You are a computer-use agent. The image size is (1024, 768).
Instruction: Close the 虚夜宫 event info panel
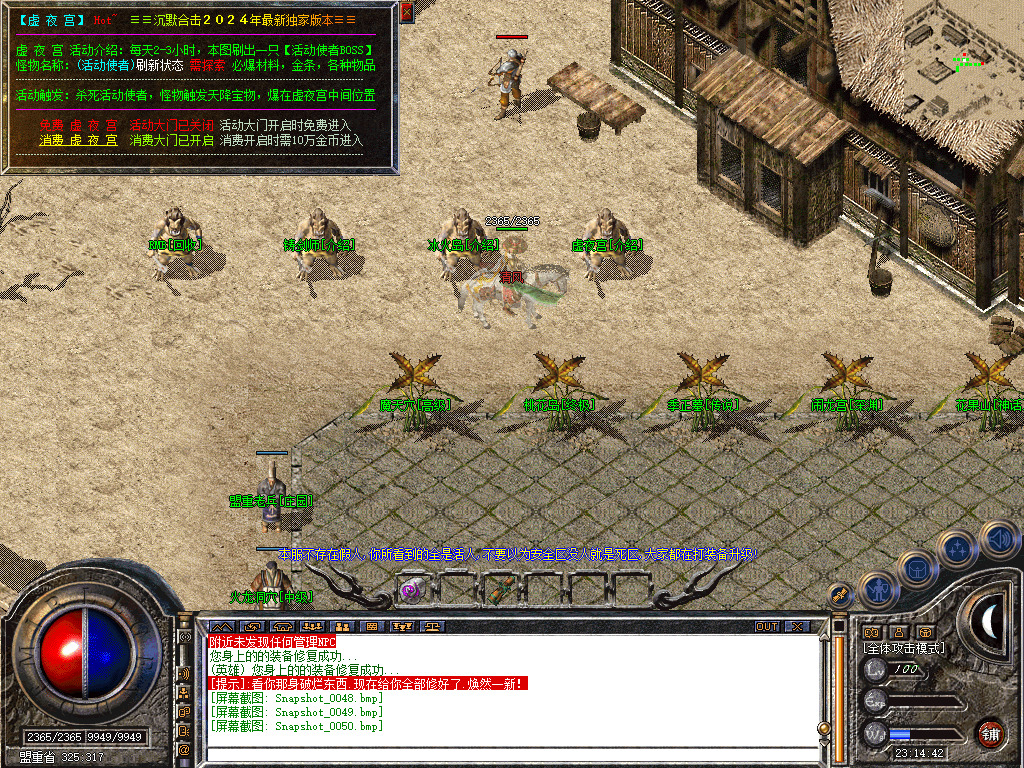pyautogui.click(x=406, y=12)
